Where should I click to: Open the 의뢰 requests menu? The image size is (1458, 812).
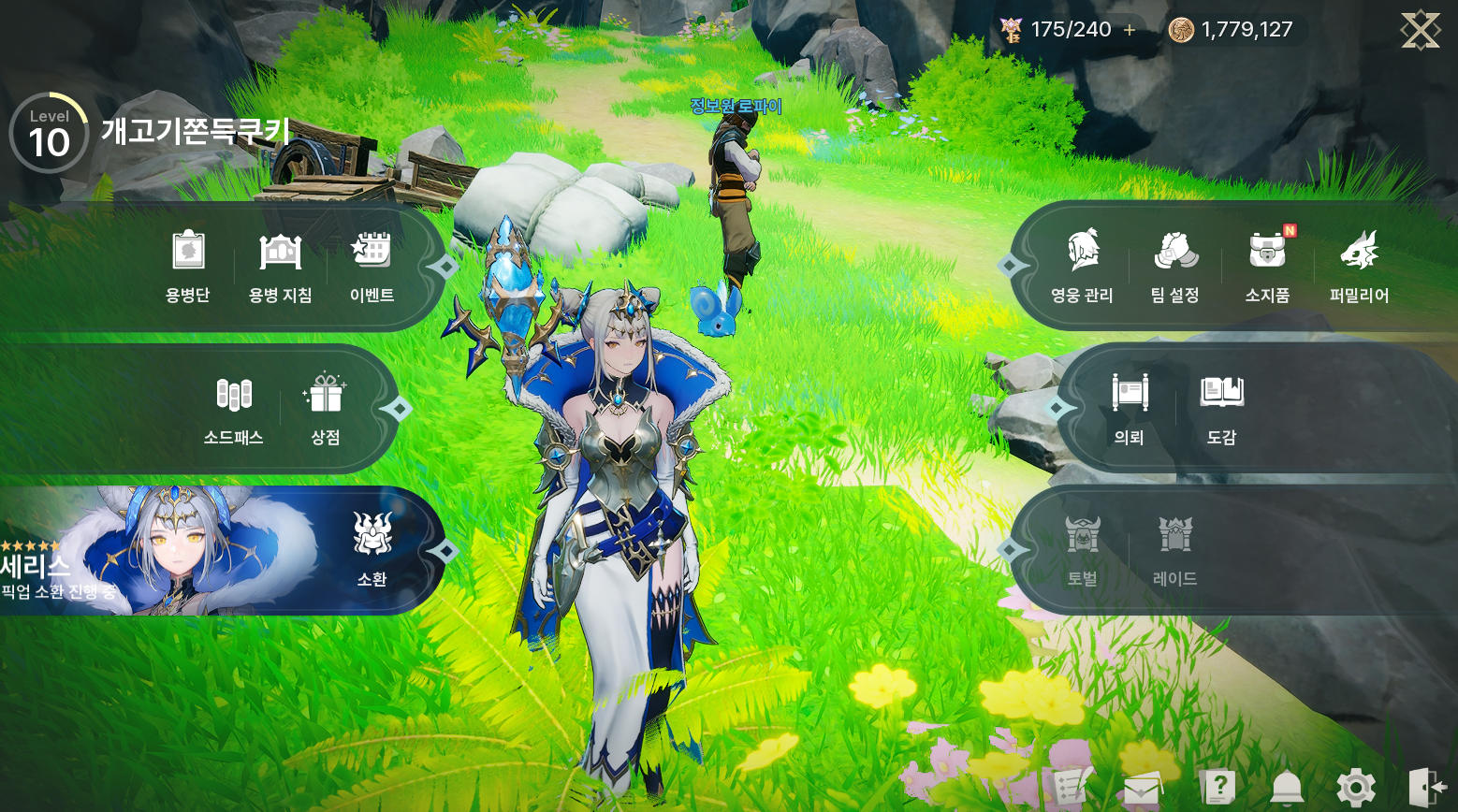click(x=1130, y=409)
